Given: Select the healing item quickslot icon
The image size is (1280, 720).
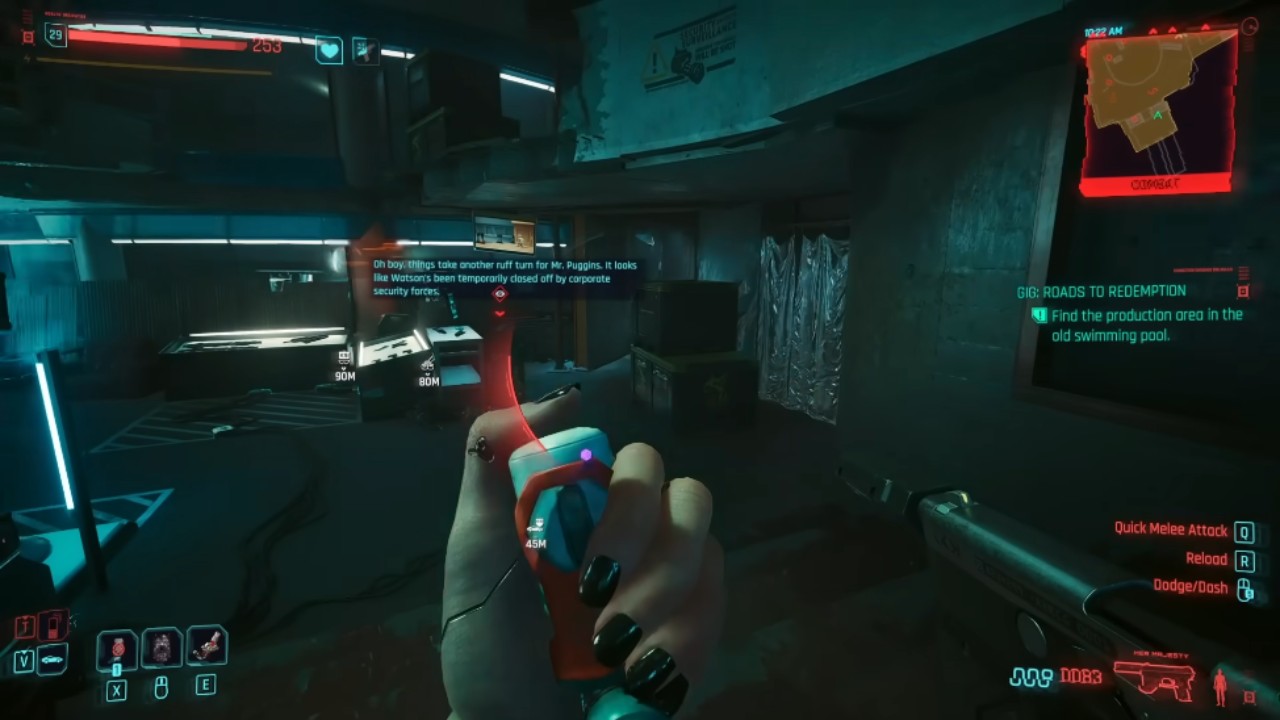Looking at the screenshot, I should pyautogui.click(x=117, y=648).
